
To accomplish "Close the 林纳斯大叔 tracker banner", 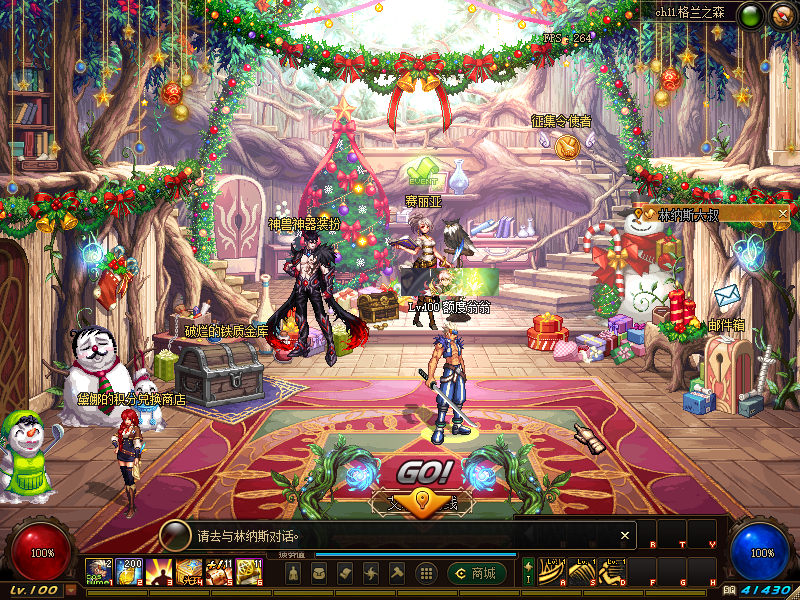I will point(783,214).
